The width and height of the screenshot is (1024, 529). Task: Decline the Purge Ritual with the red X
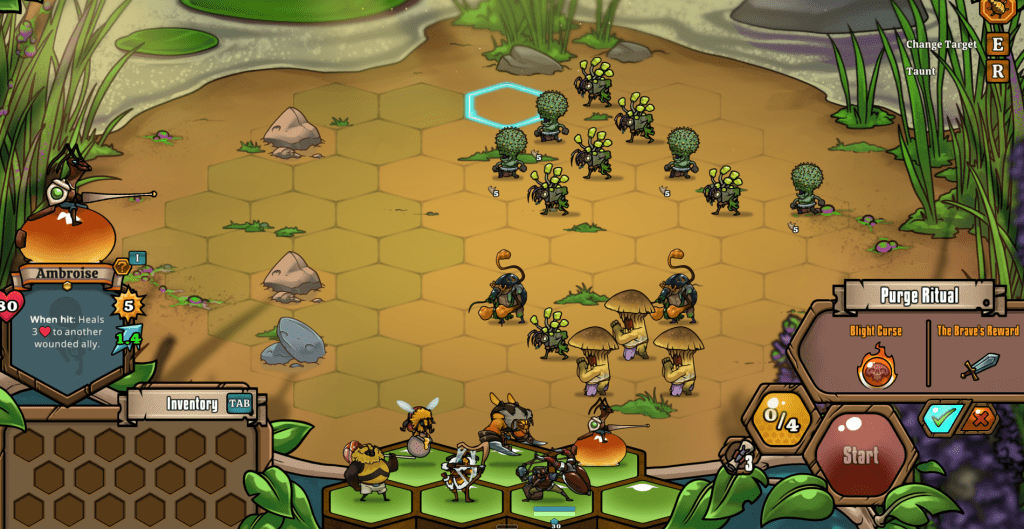[x=978, y=420]
